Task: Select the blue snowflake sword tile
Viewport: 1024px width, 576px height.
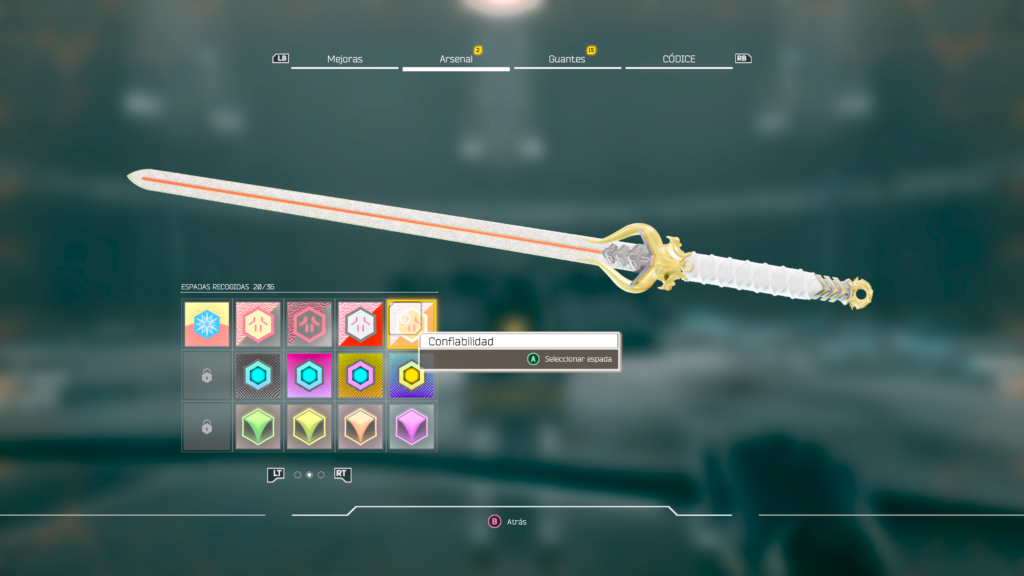Action: click(207, 324)
